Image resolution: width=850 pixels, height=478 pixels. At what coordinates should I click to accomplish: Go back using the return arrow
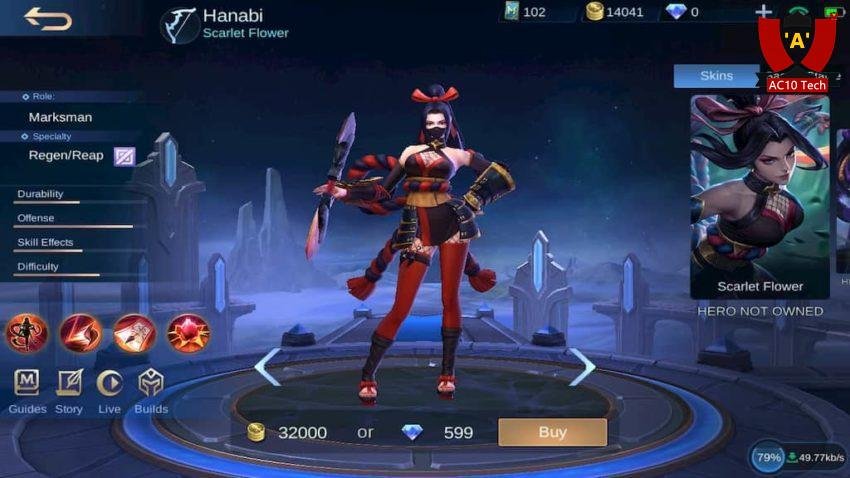[47, 18]
